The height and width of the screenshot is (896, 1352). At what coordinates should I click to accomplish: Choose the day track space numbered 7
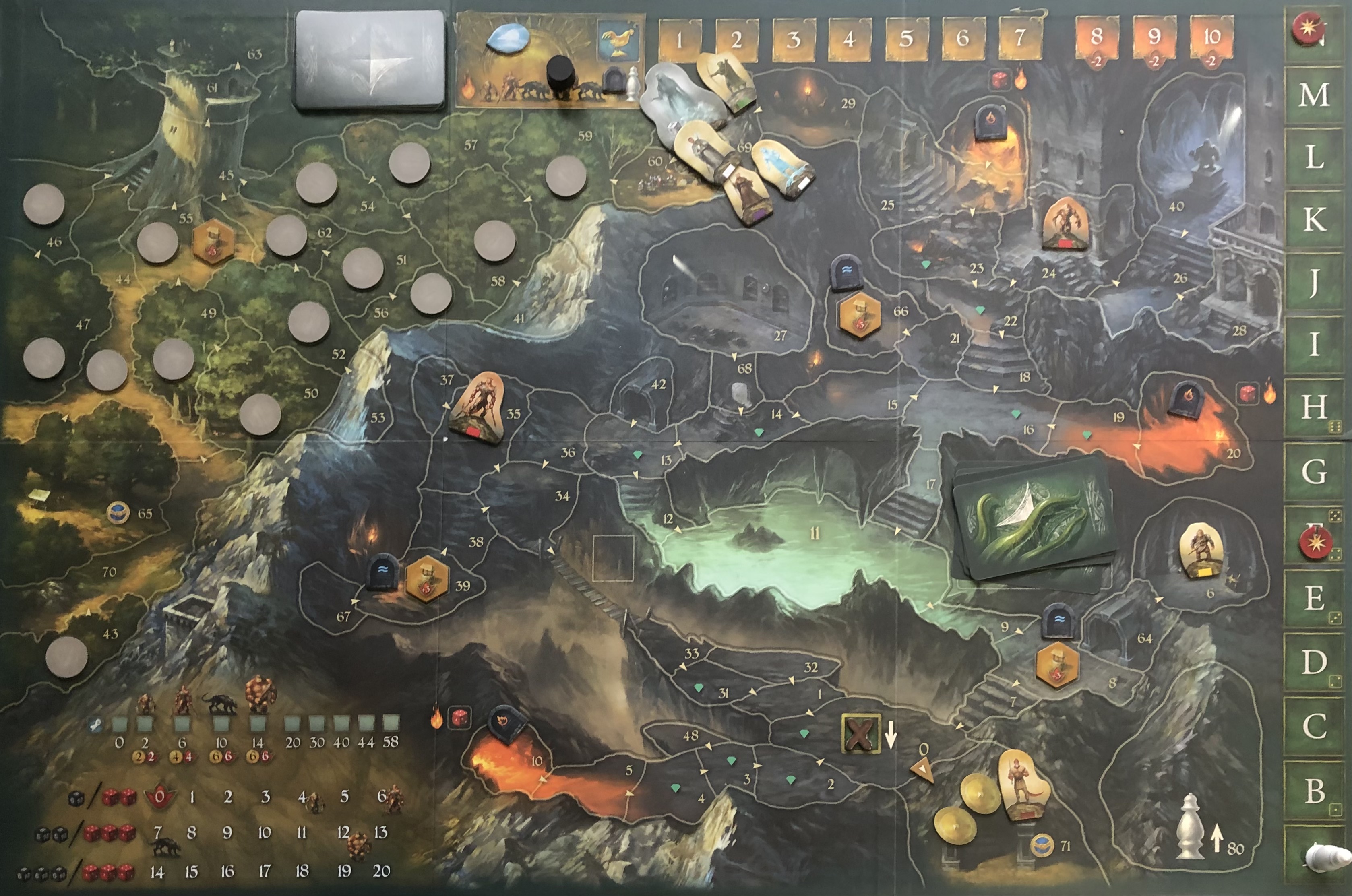pyautogui.click(x=1020, y=39)
